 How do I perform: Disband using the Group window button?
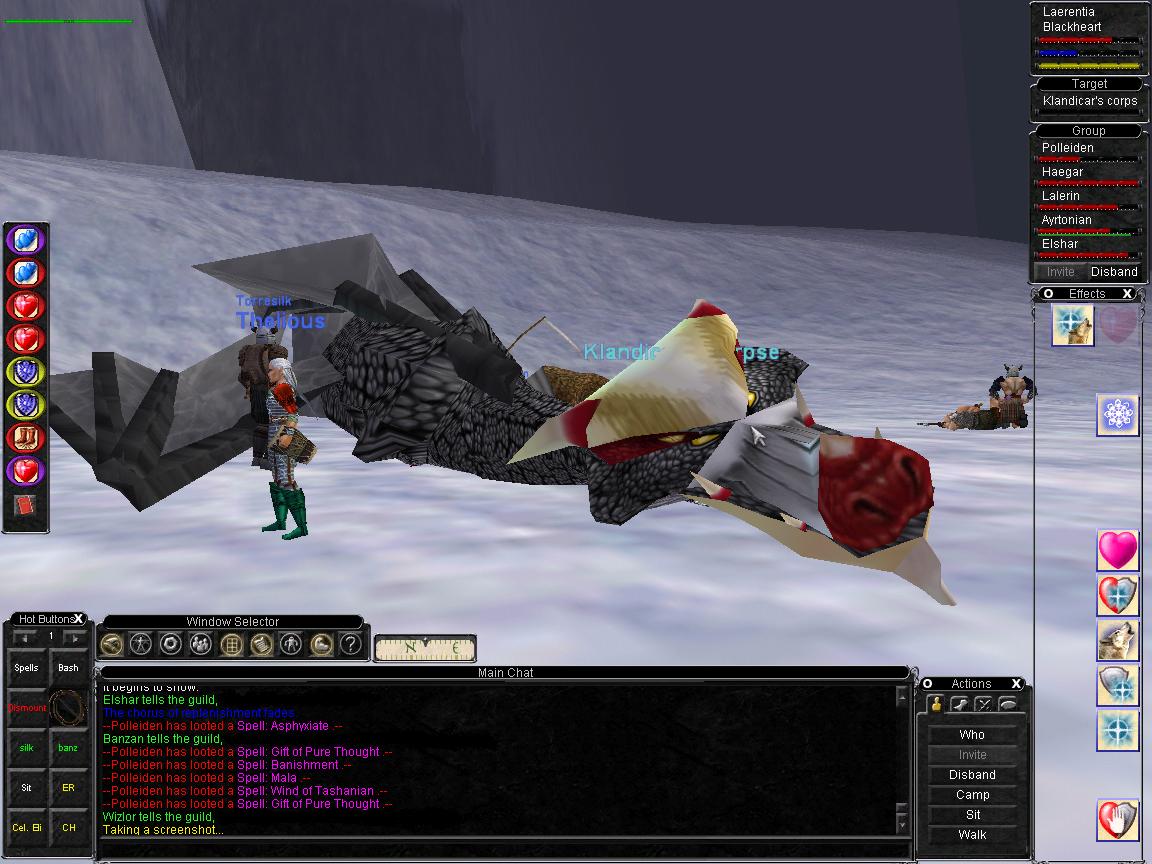(1114, 272)
